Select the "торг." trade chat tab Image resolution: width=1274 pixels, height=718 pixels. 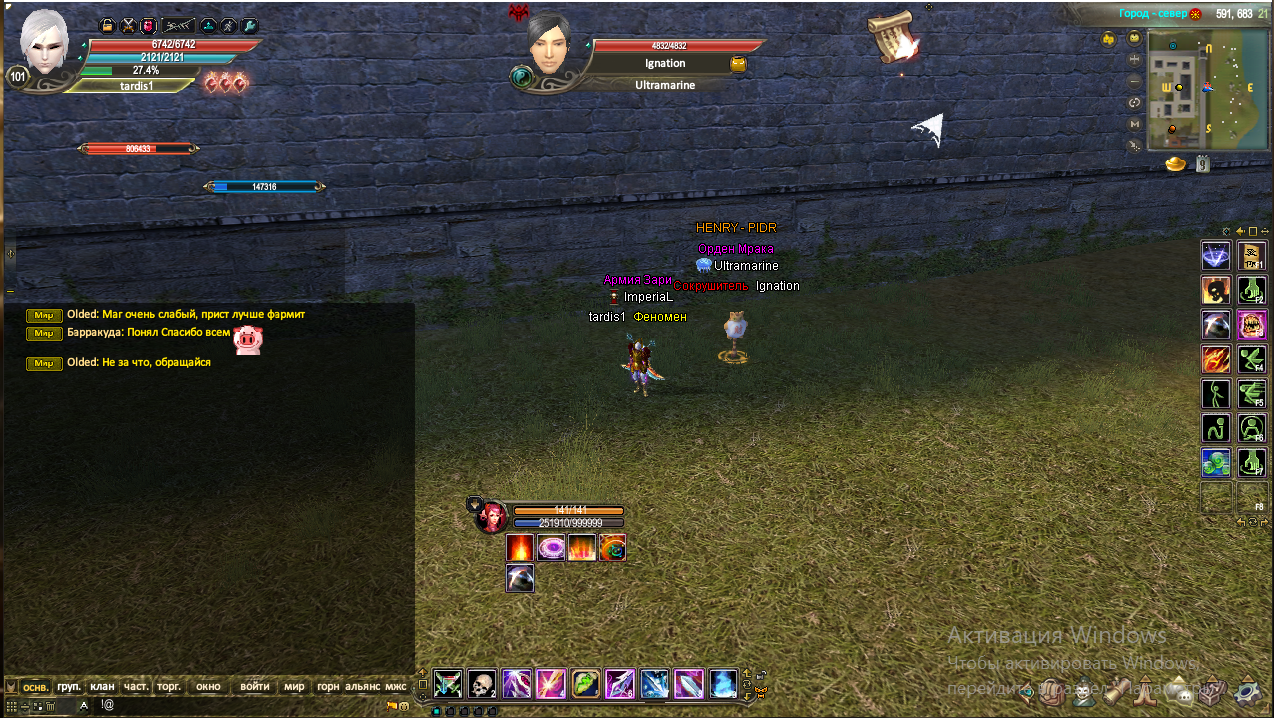point(169,687)
